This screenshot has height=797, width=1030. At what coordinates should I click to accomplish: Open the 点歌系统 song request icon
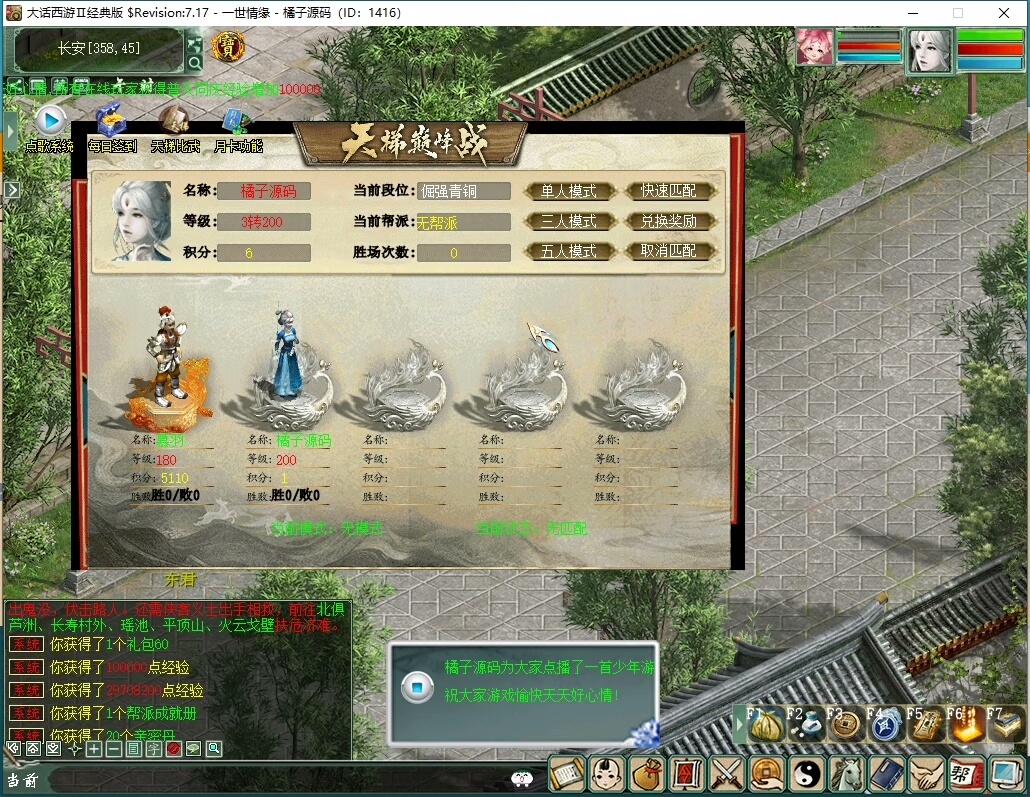tap(49, 121)
